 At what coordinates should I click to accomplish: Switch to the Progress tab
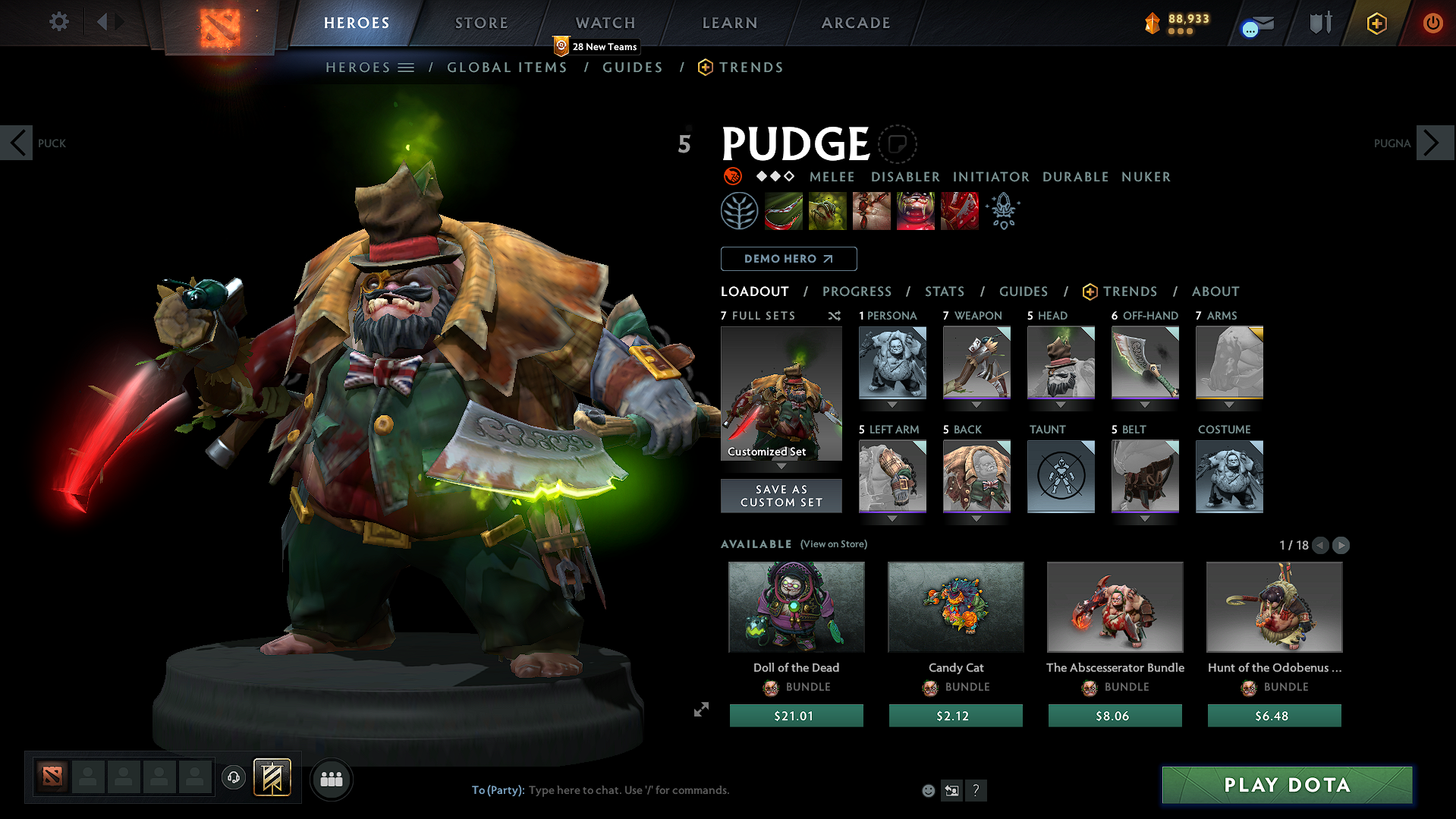point(857,291)
